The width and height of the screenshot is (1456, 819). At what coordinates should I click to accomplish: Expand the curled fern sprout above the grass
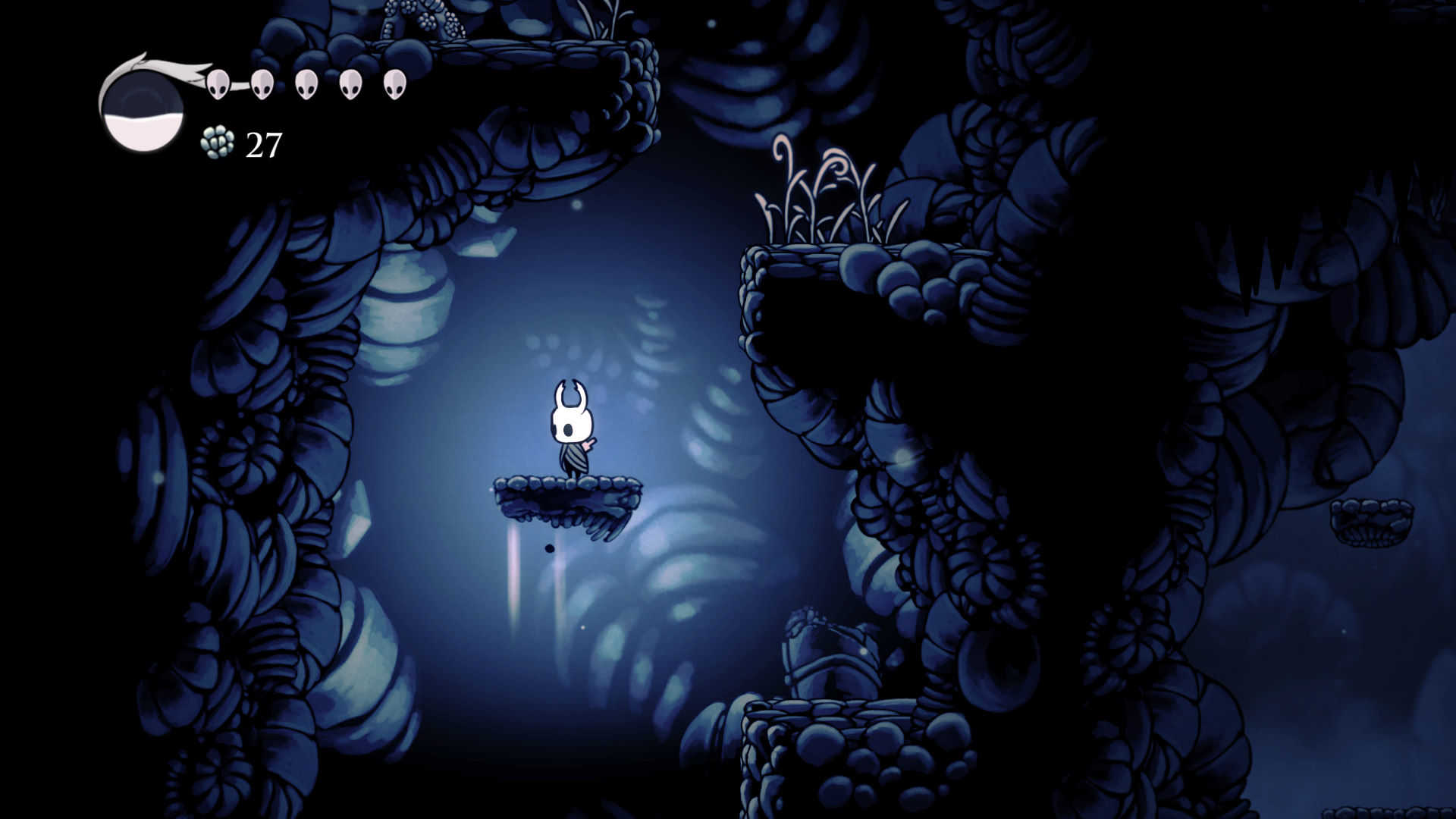[781, 148]
